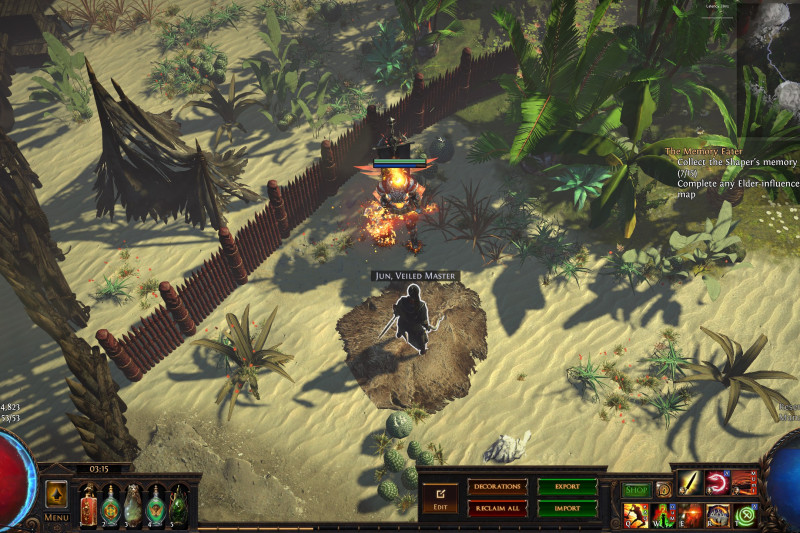
Task: Activate the W-bound green figure skill
Action: 663,515
